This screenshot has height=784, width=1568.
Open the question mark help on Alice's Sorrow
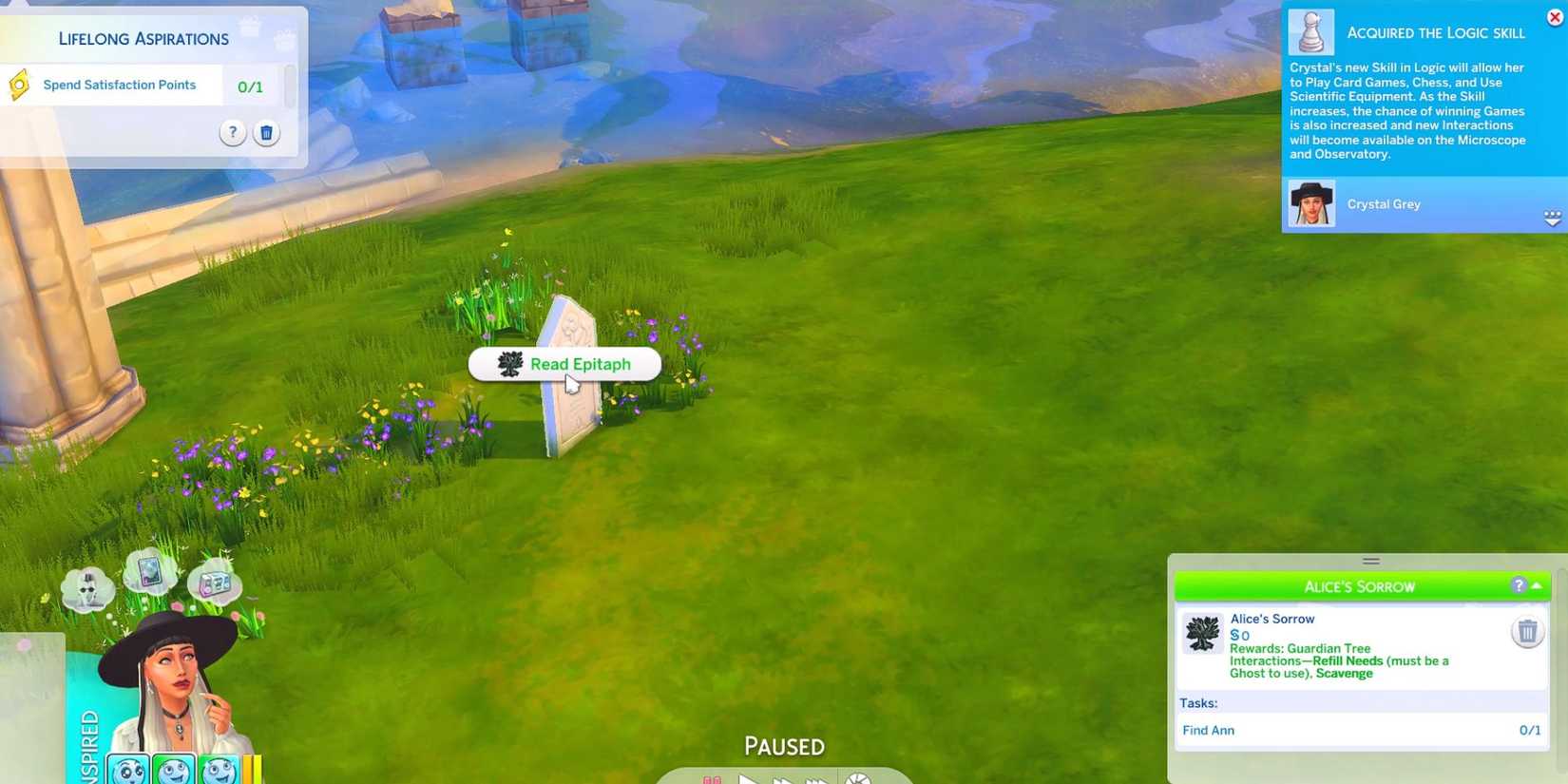[1519, 586]
